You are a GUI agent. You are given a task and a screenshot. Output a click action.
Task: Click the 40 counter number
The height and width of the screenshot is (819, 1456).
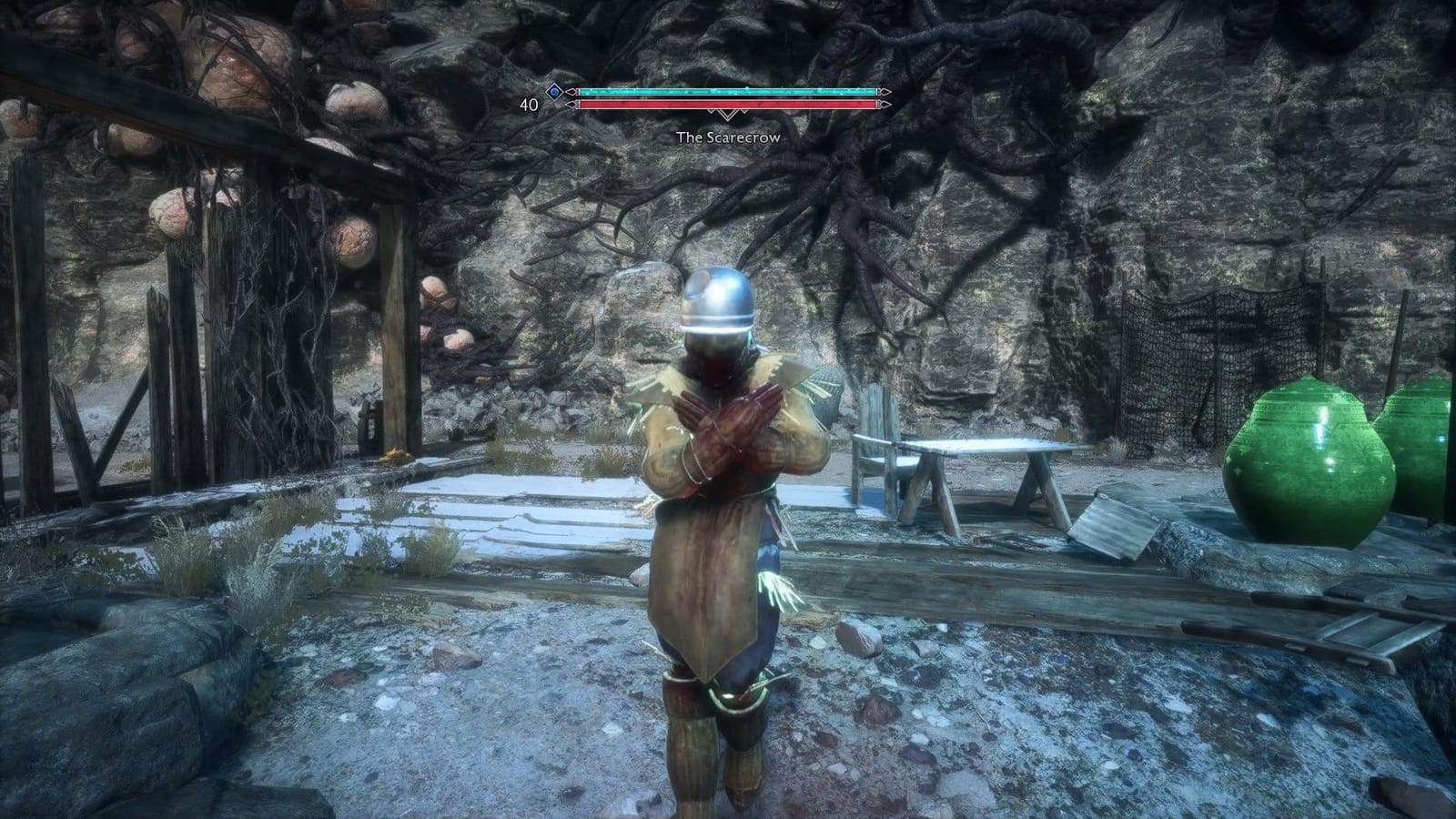pos(530,104)
